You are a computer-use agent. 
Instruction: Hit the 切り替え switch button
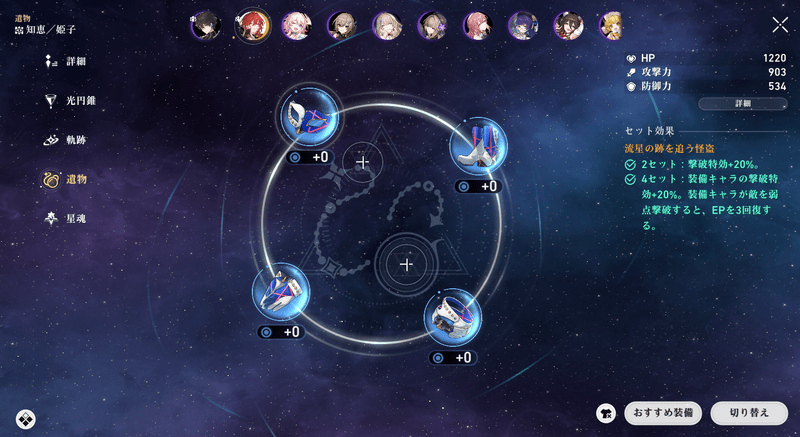point(748,413)
